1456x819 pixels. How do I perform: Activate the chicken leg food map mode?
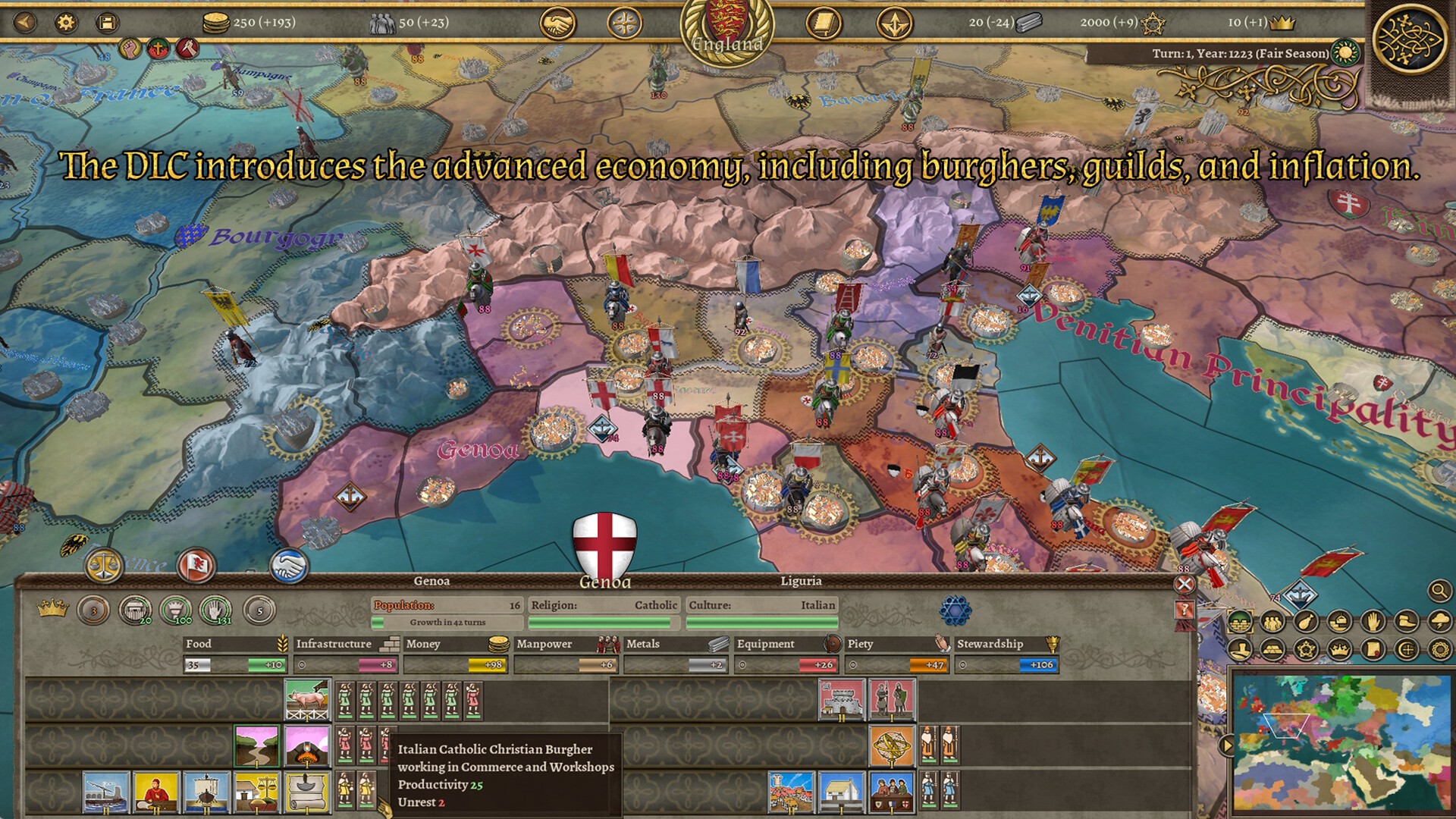pos(1307,622)
